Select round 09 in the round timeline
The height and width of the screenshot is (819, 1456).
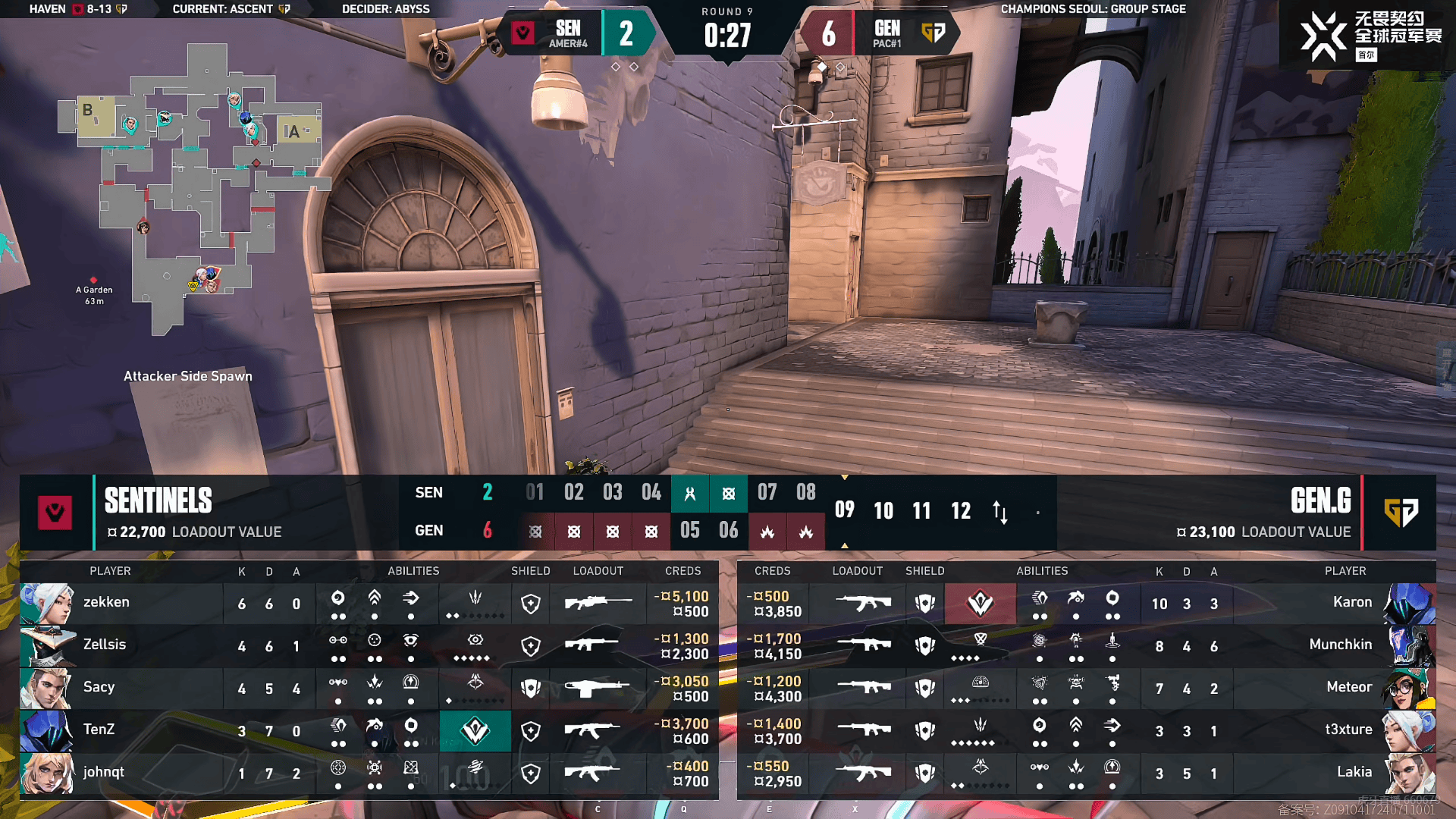[844, 510]
